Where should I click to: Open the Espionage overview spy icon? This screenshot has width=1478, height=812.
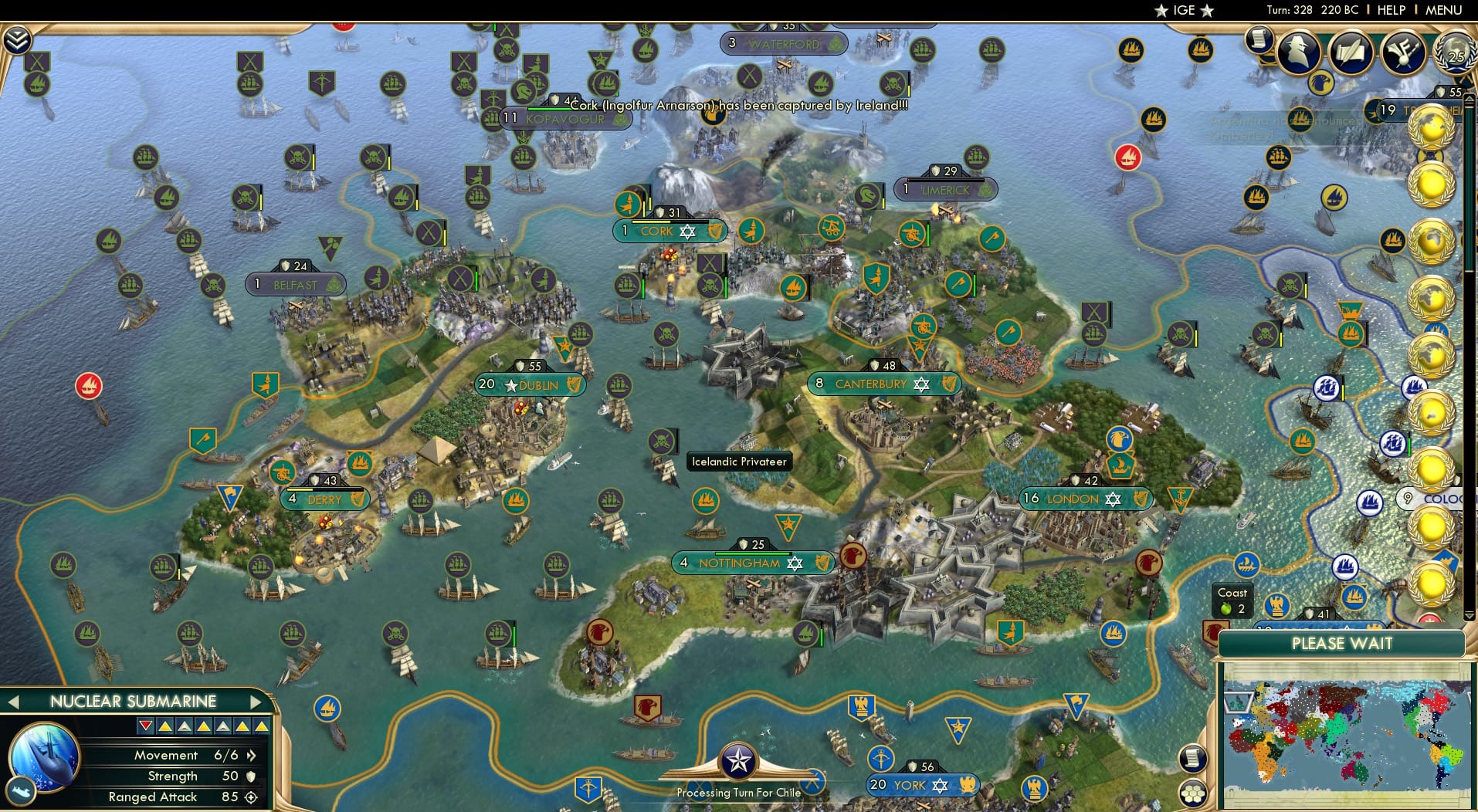coord(1298,51)
